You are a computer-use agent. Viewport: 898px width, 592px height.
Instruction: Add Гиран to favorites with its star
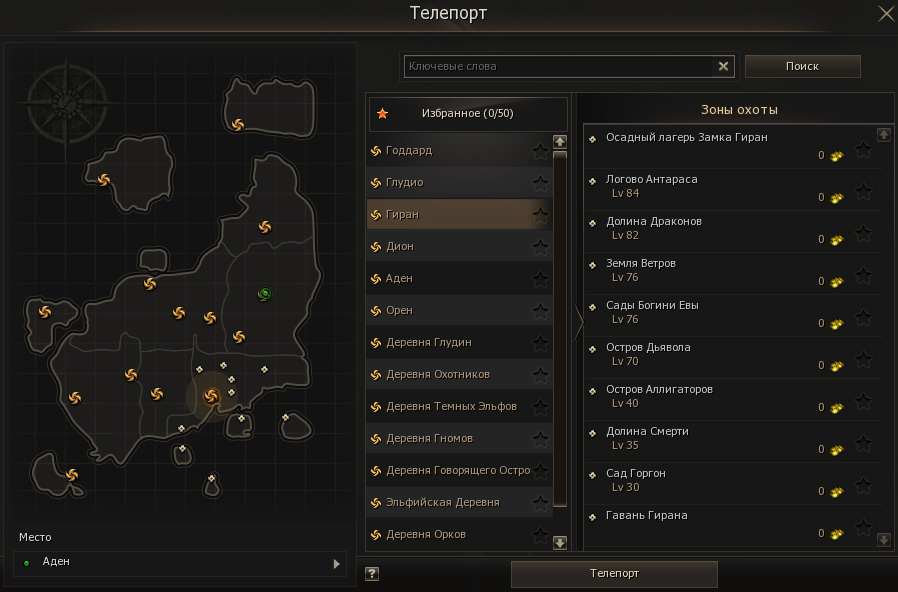click(540, 215)
